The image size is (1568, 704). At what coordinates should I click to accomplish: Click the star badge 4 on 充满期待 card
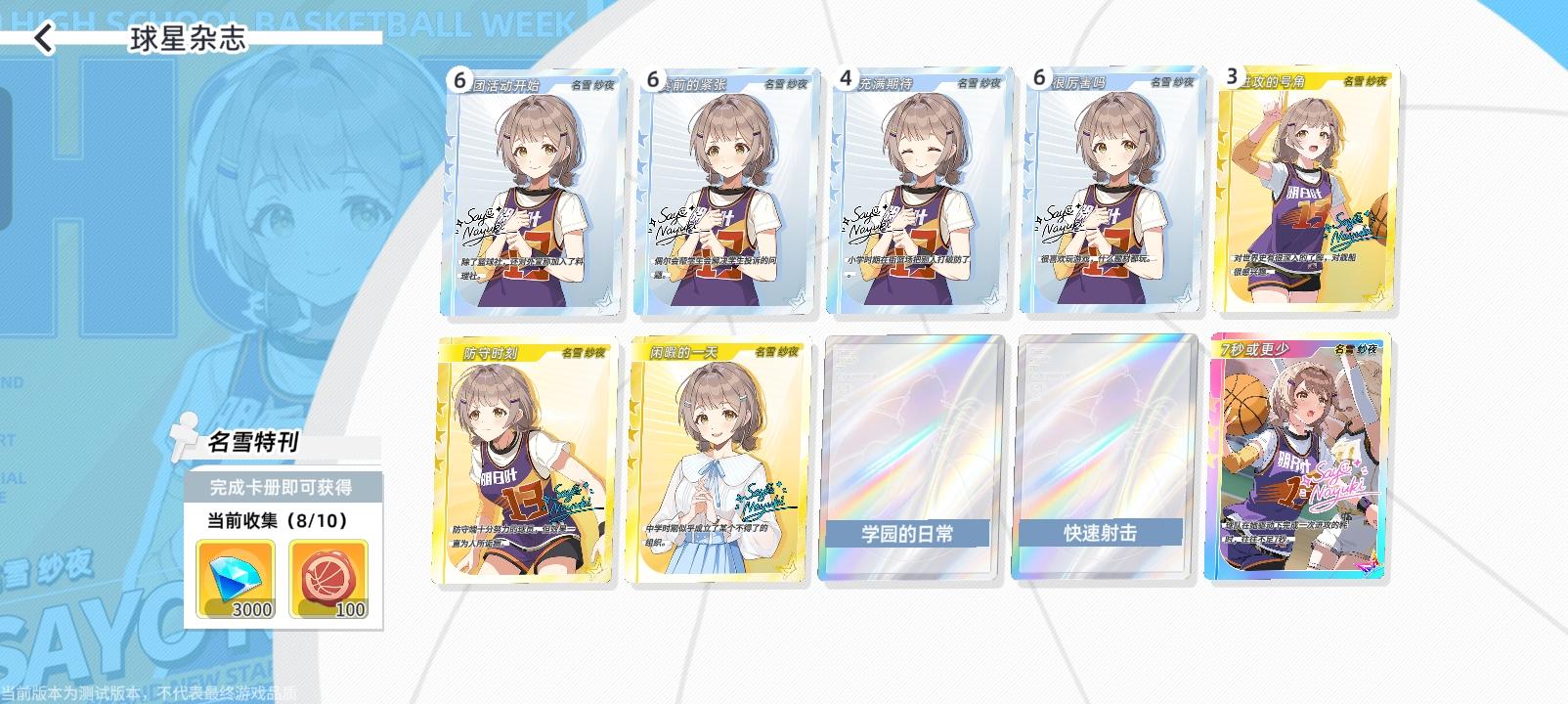pos(849,81)
